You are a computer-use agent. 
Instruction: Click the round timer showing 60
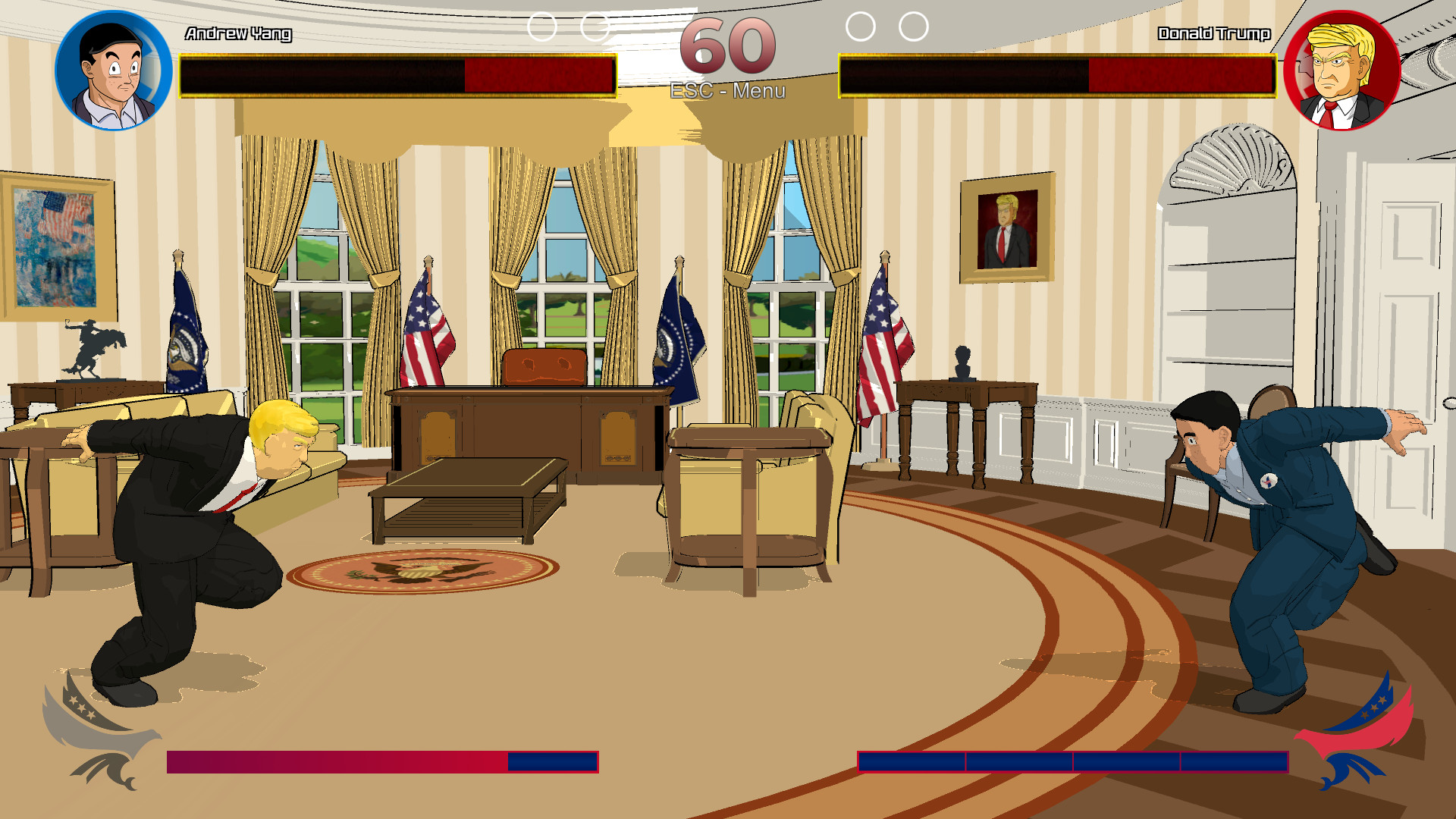pos(726,45)
